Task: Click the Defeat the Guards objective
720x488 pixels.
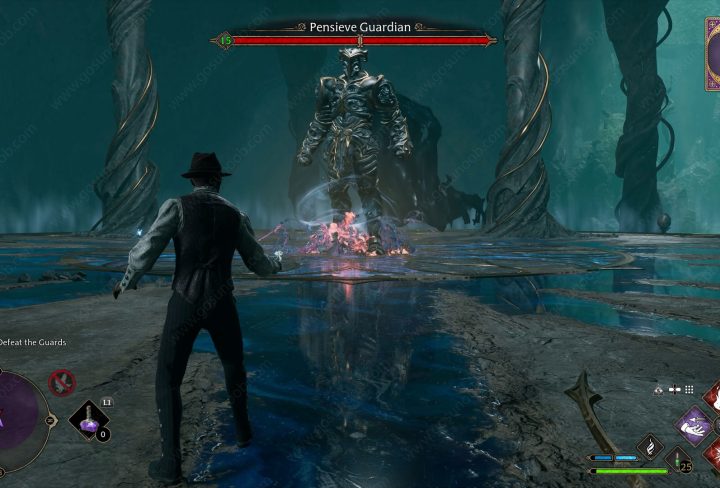Action: 35,343
